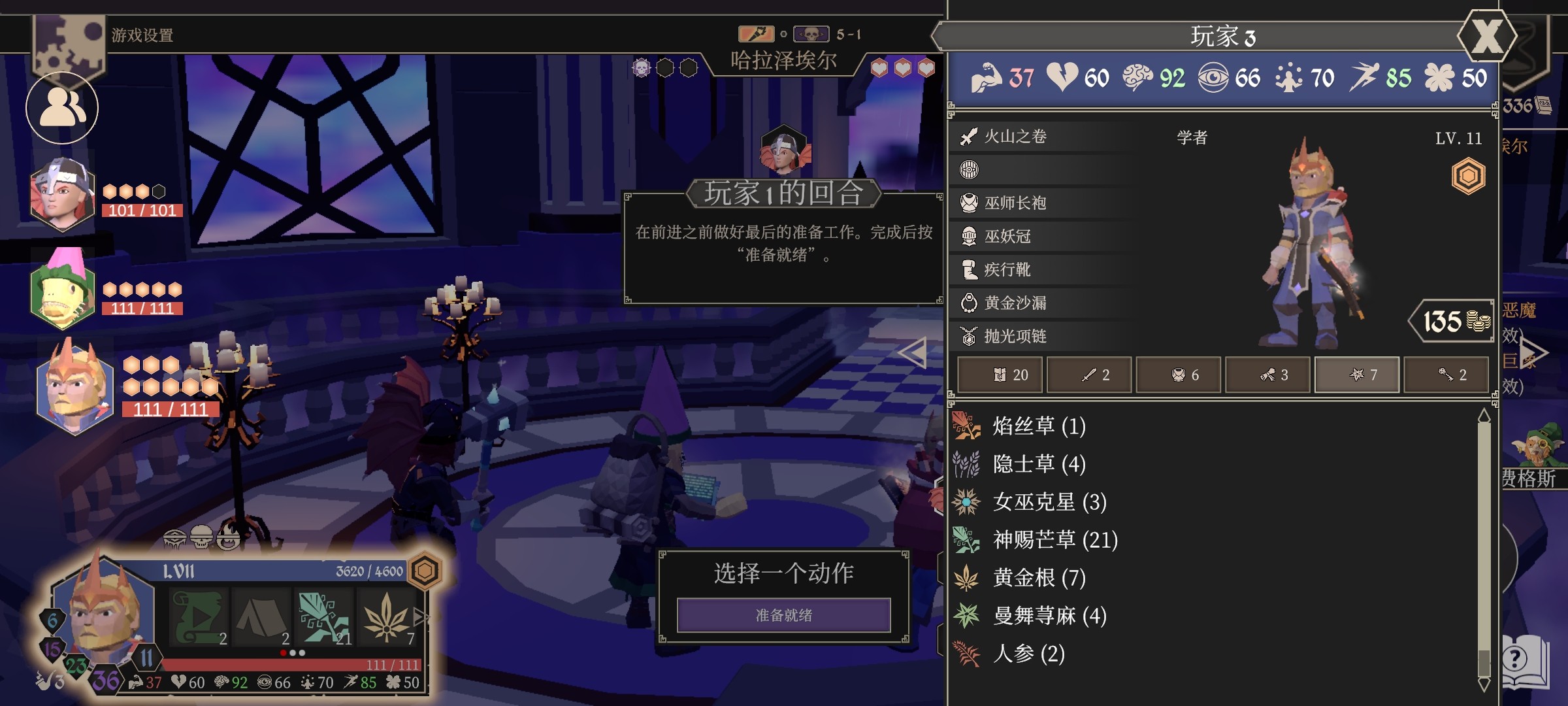Open the weapons category tab with sword icon
Image resolution: width=1568 pixels, height=706 pixels.
[1088, 375]
